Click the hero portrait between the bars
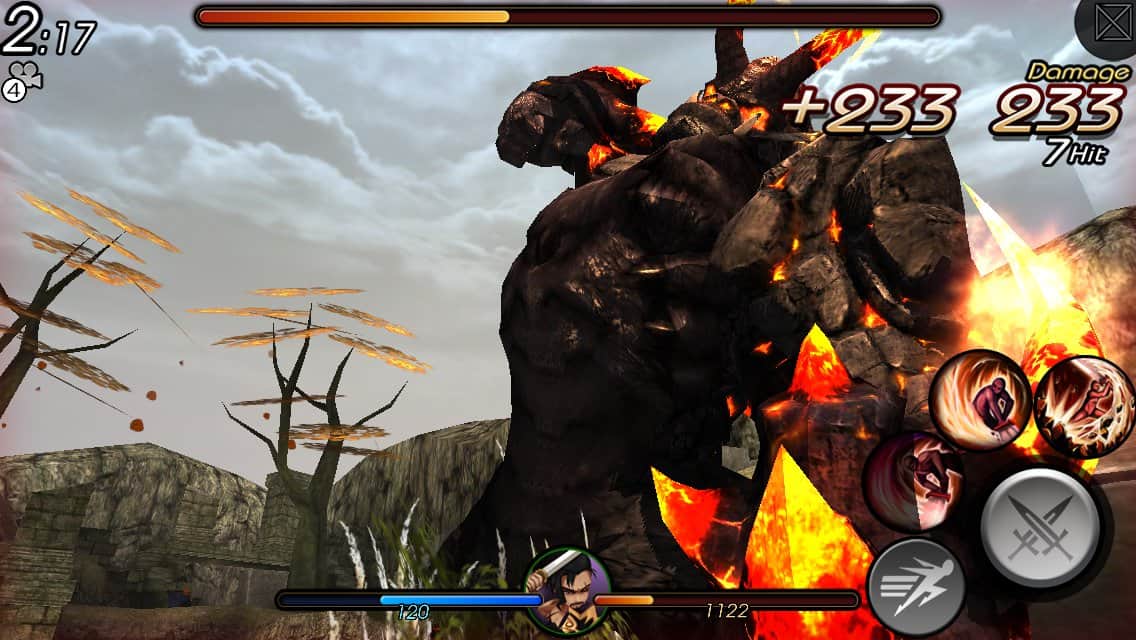 (568, 591)
